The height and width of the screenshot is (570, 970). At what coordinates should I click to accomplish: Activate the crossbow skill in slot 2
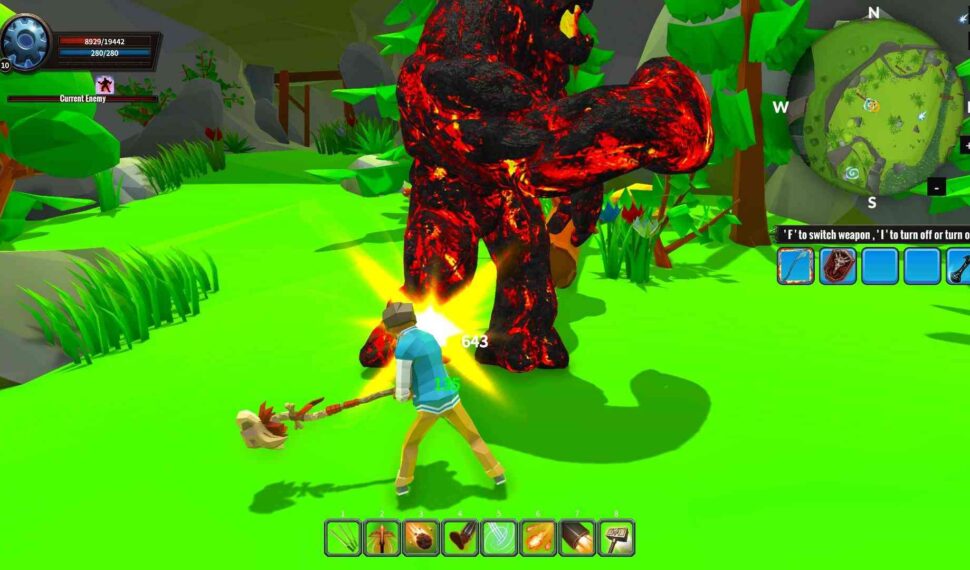[382, 538]
